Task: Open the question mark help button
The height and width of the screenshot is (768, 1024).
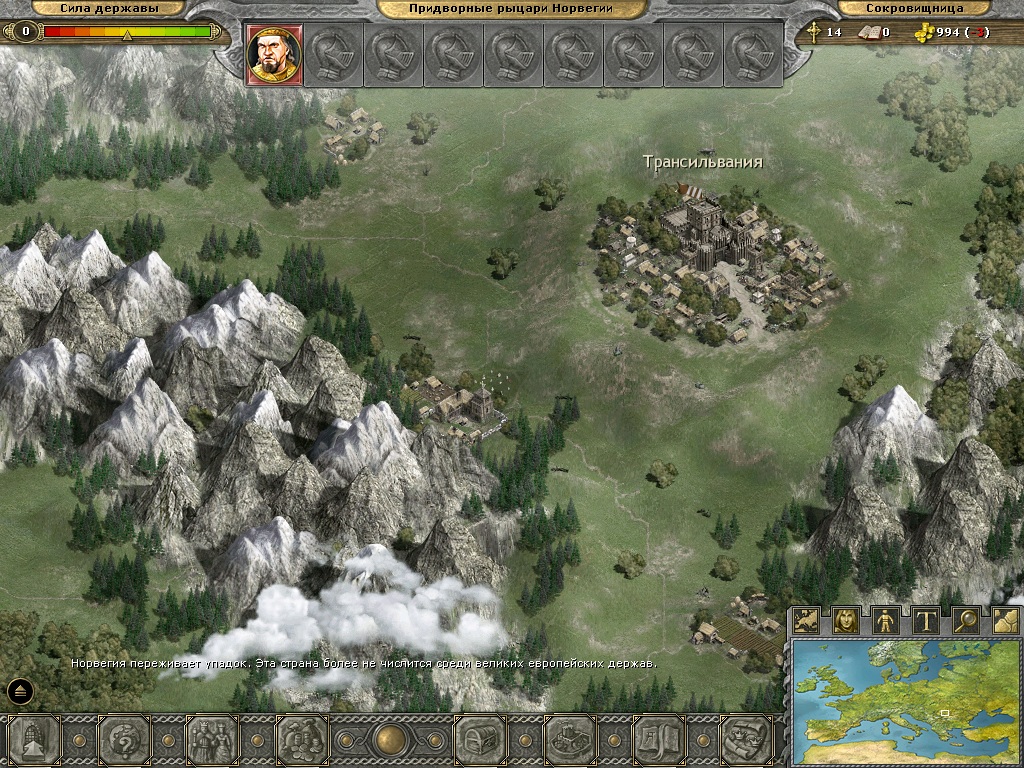Action: (x=124, y=741)
